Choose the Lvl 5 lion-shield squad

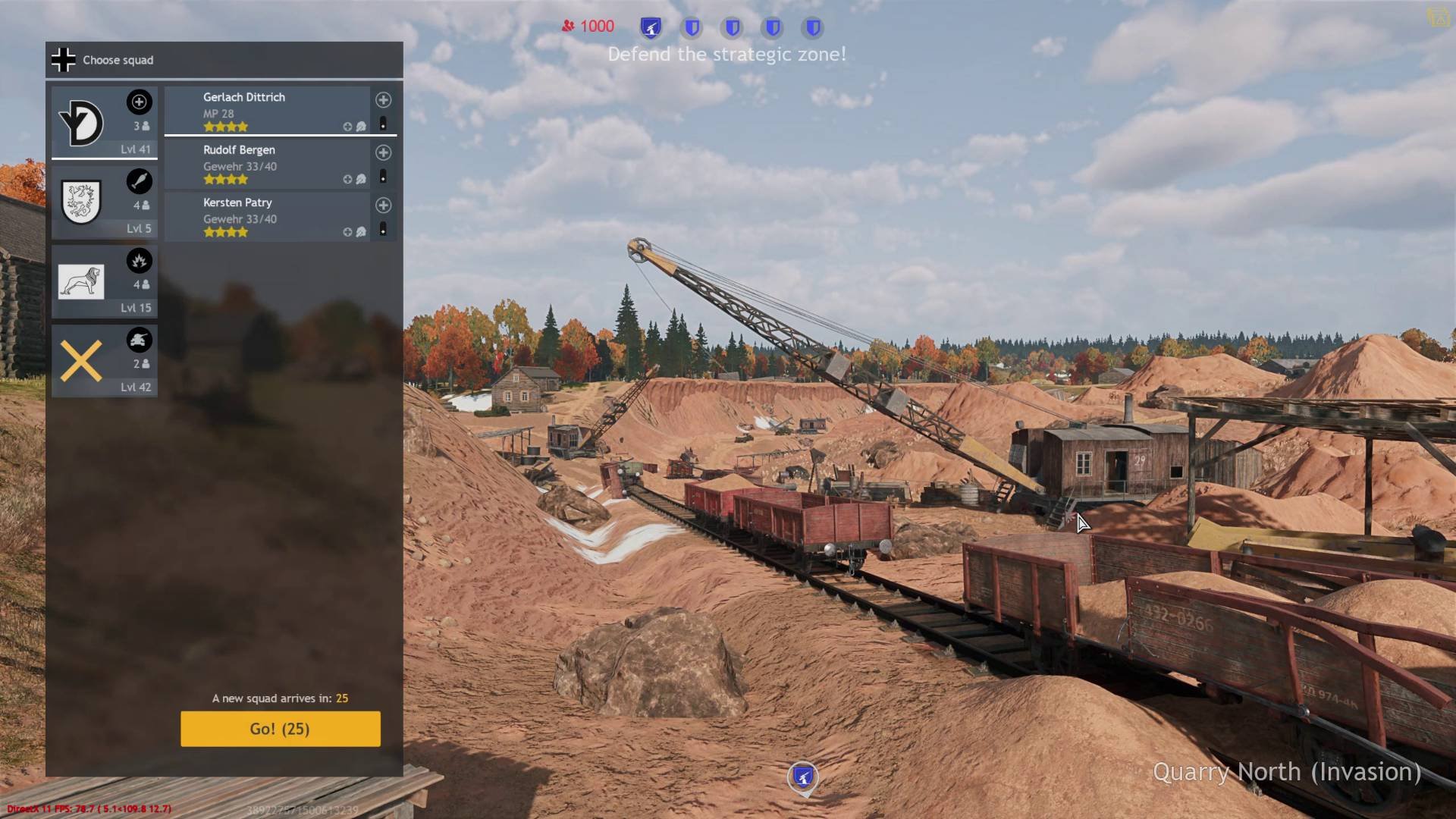(105, 202)
